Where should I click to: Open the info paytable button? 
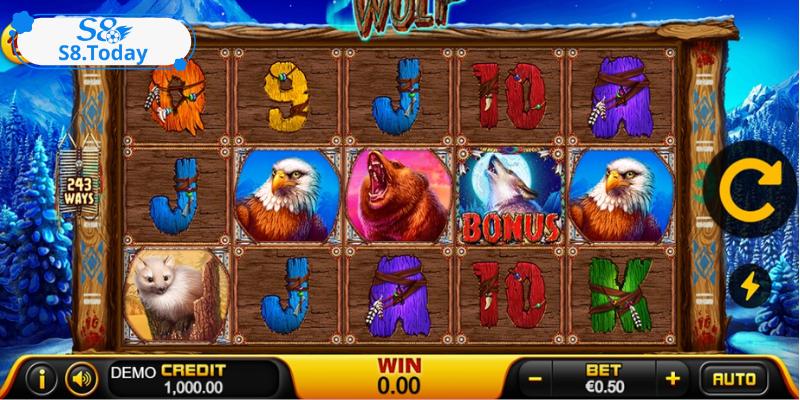point(41,379)
